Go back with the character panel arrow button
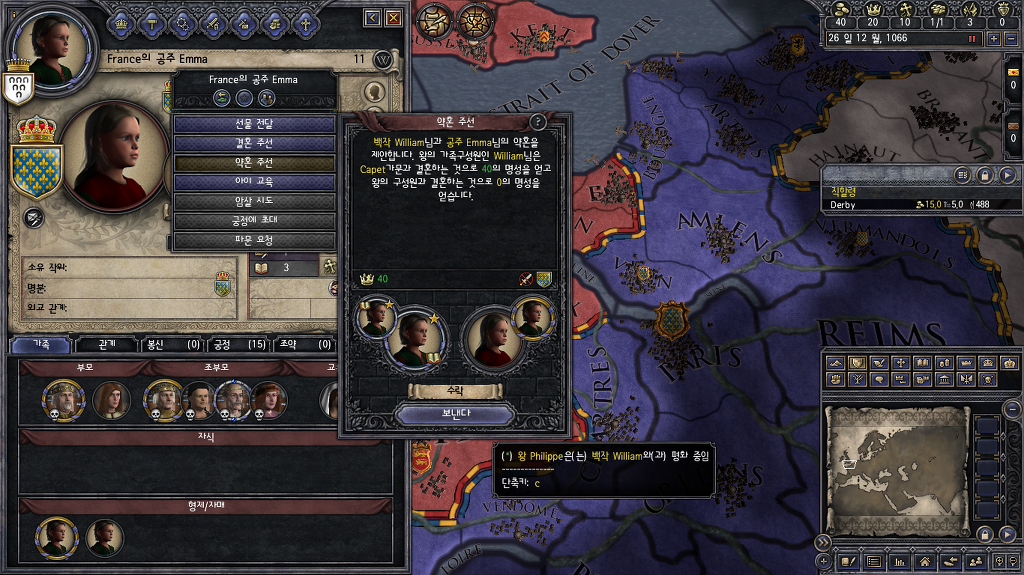The image size is (1024, 575). tap(373, 18)
